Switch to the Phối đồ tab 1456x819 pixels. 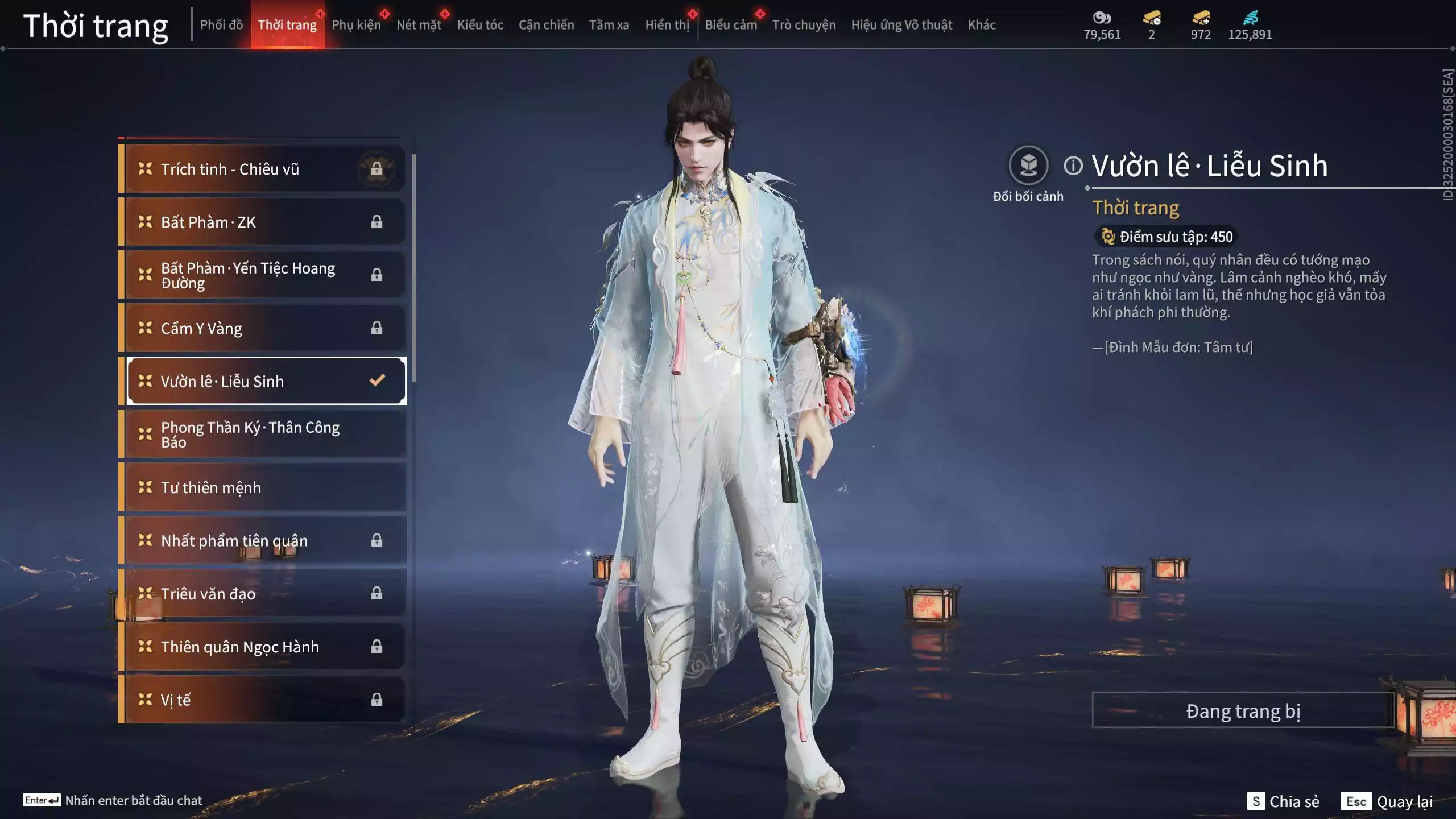221,25
